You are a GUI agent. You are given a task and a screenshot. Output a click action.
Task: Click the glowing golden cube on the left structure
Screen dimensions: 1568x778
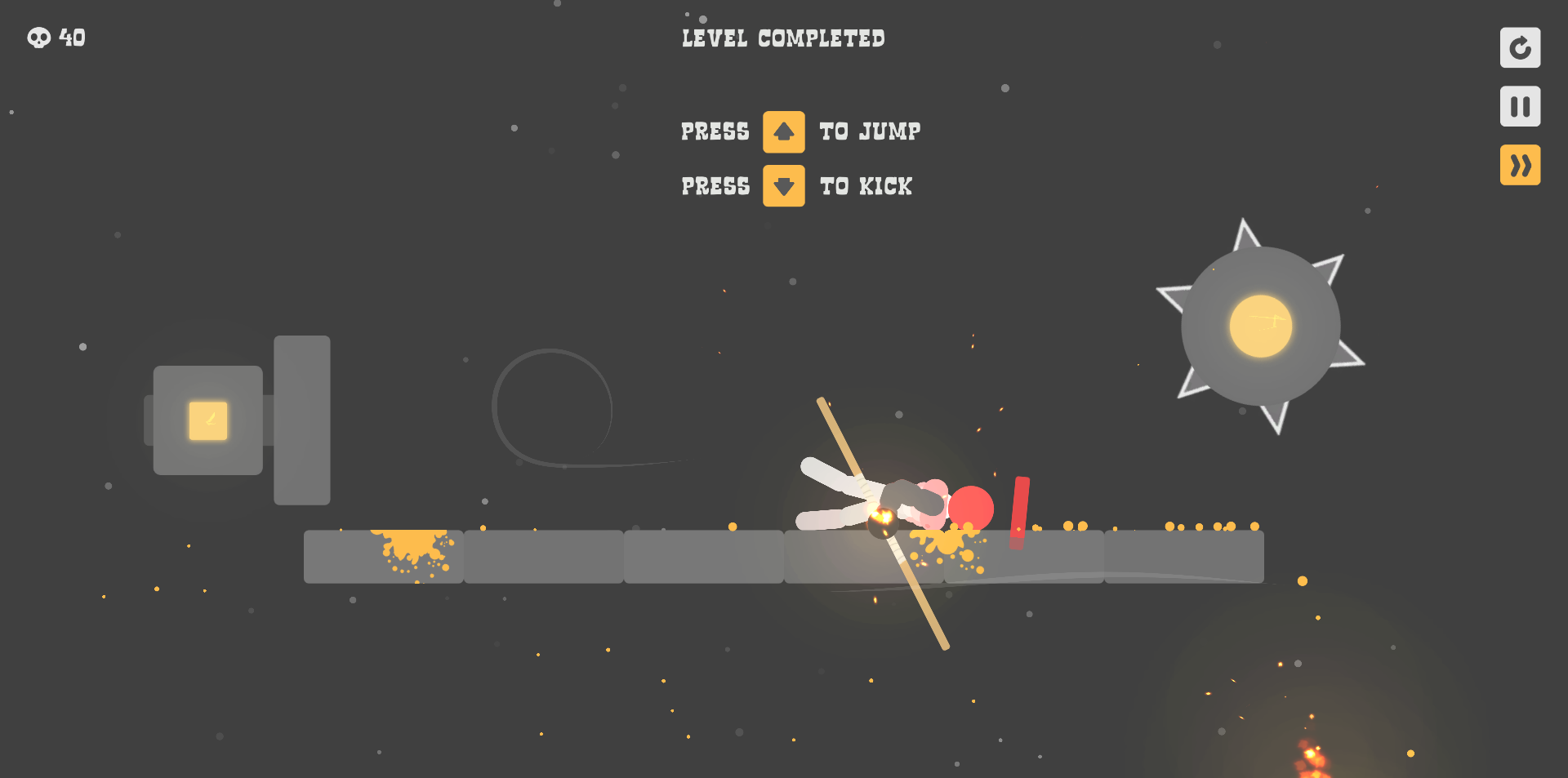[207, 419]
